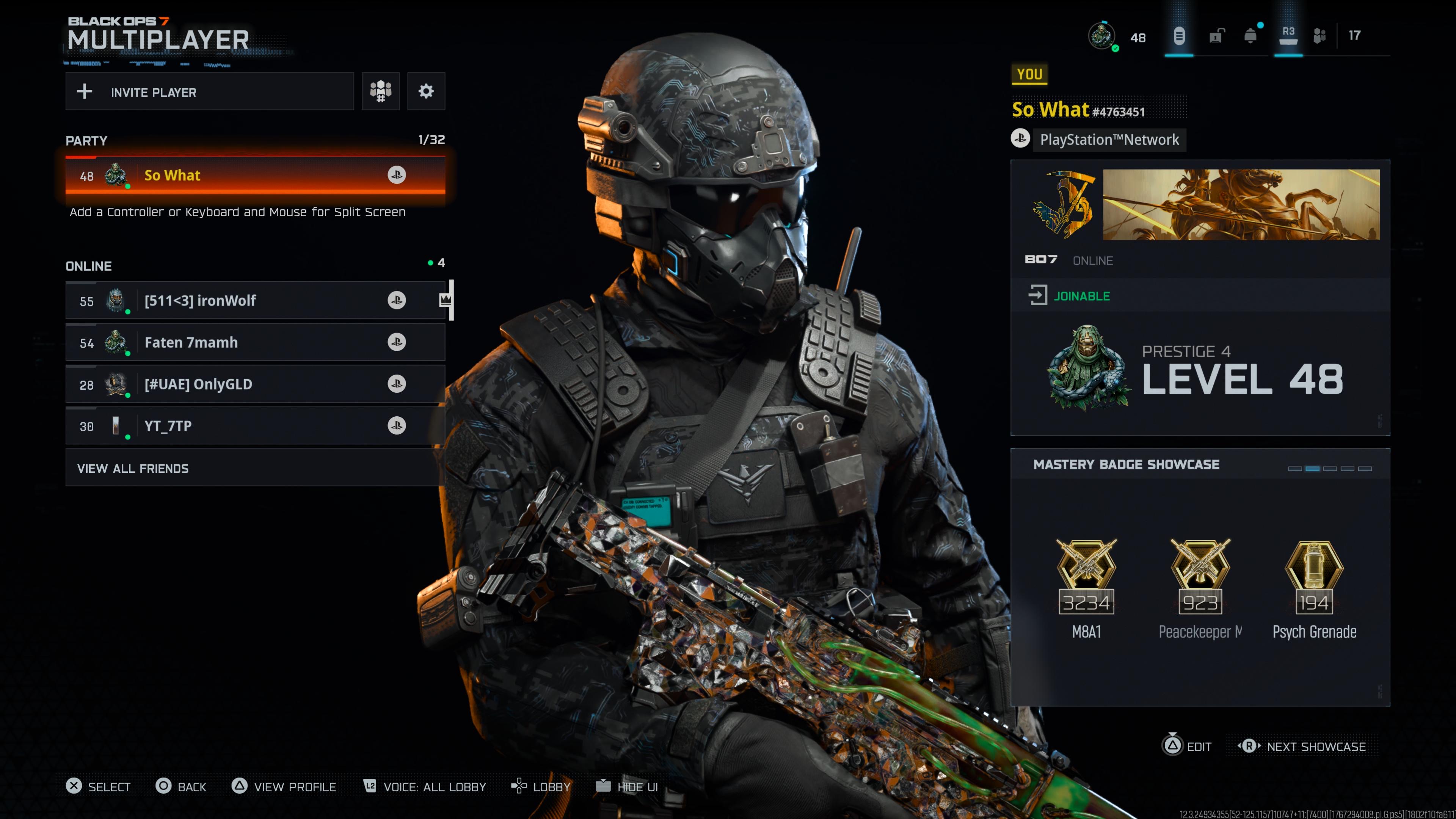1456x819 pixels.
Task: Click the player avatar in top bar
Action: pyautogui.click(x=1101, y=36)
